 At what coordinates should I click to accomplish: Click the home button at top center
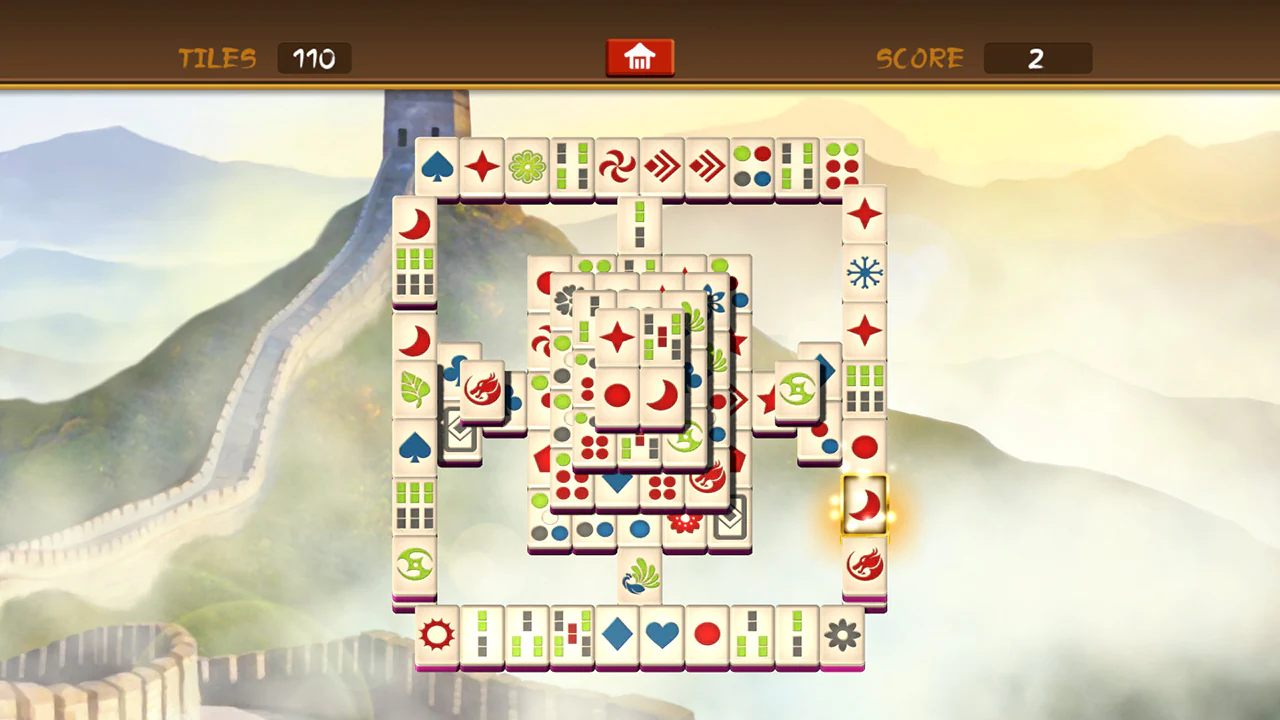[640, 57]
